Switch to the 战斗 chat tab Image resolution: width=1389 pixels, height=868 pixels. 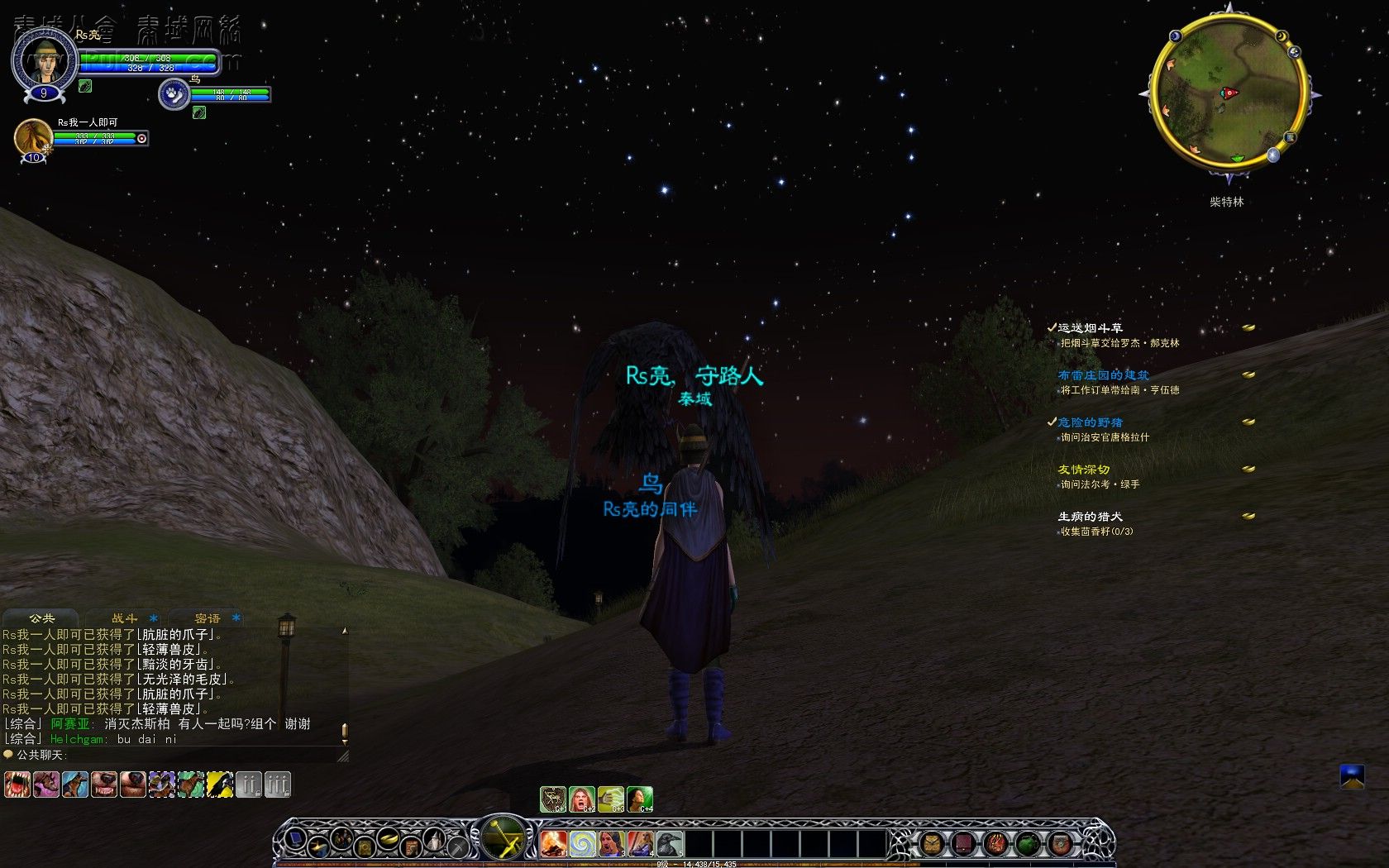[125, 618]
